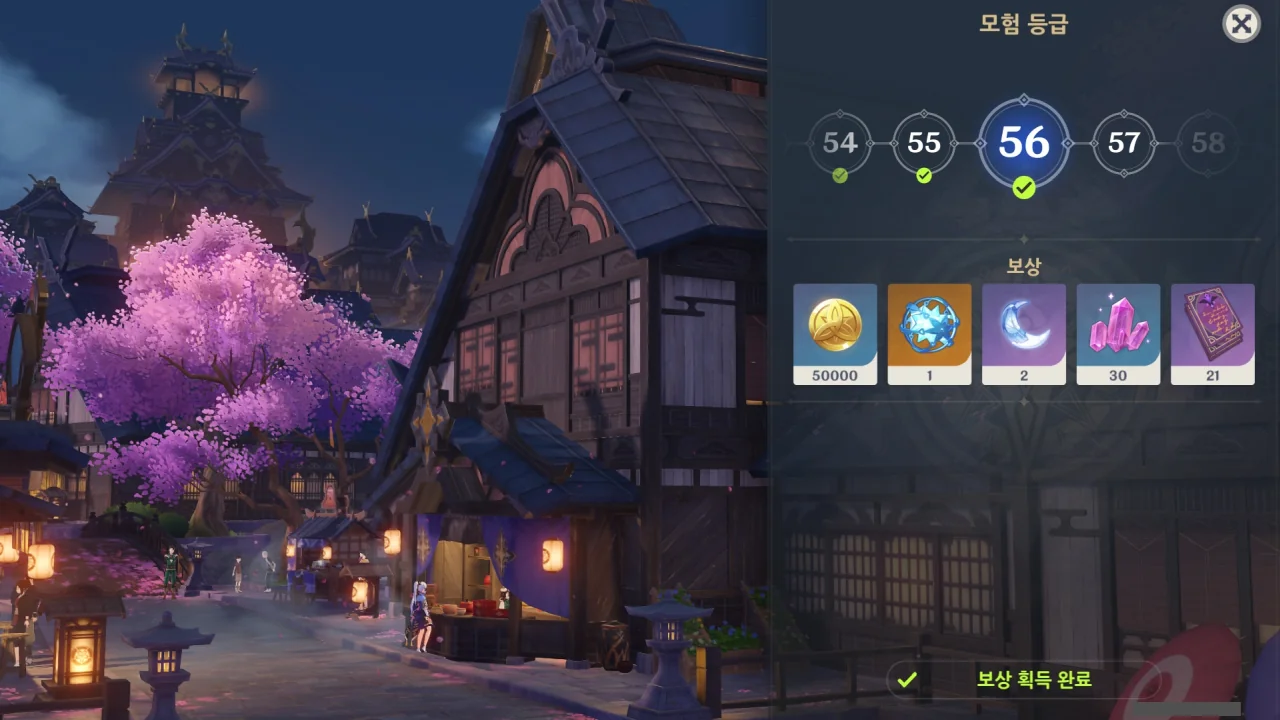Inspect the 50000 Mora coin reward
This screenshot has width=1280, height=720.
coord(835,334)
